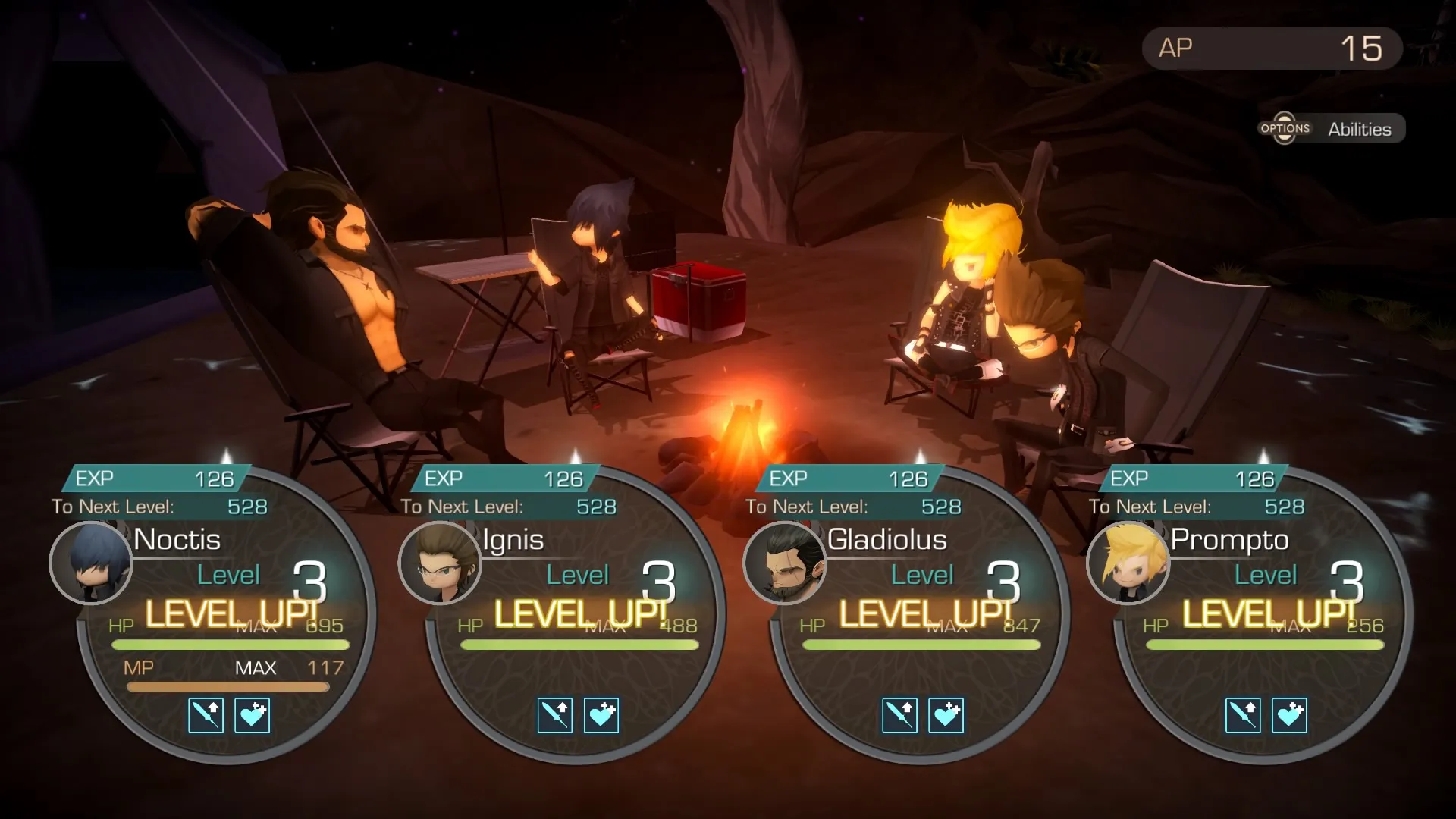Select Noctis's sword attack boost icon
1456x819 pixels.
coord(206,715)
